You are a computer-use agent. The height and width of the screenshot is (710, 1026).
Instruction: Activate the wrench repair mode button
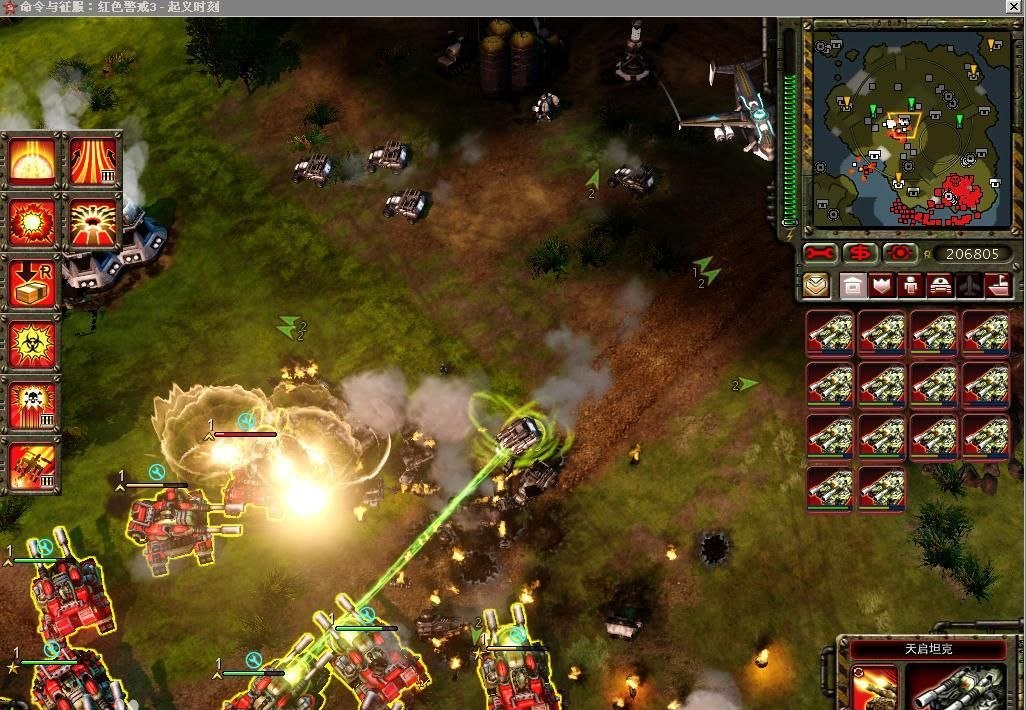coord(820,253)
